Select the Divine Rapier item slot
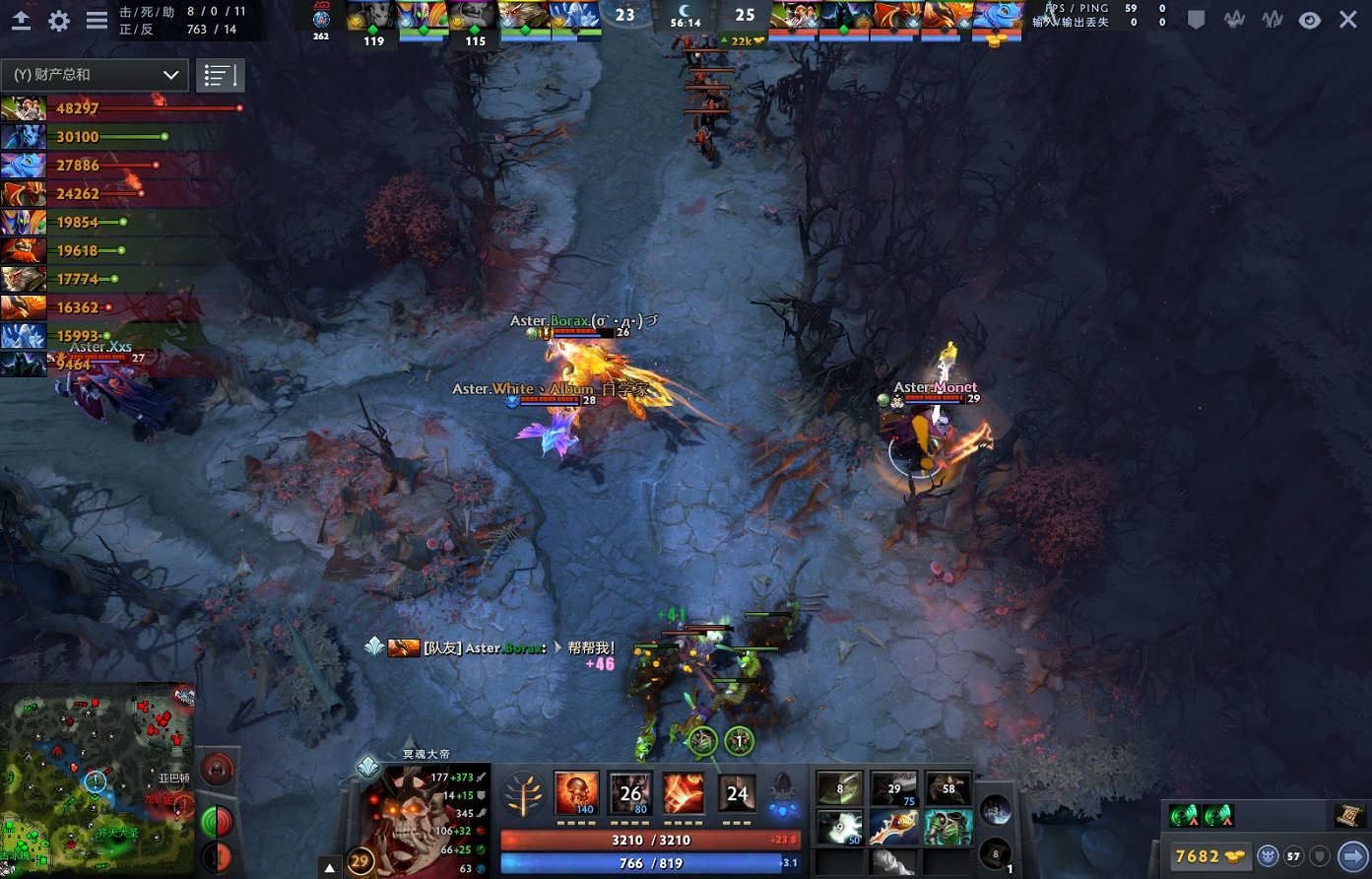This screenshot has height=879, width=1372. pyautogui.click(x=894, y=827)
